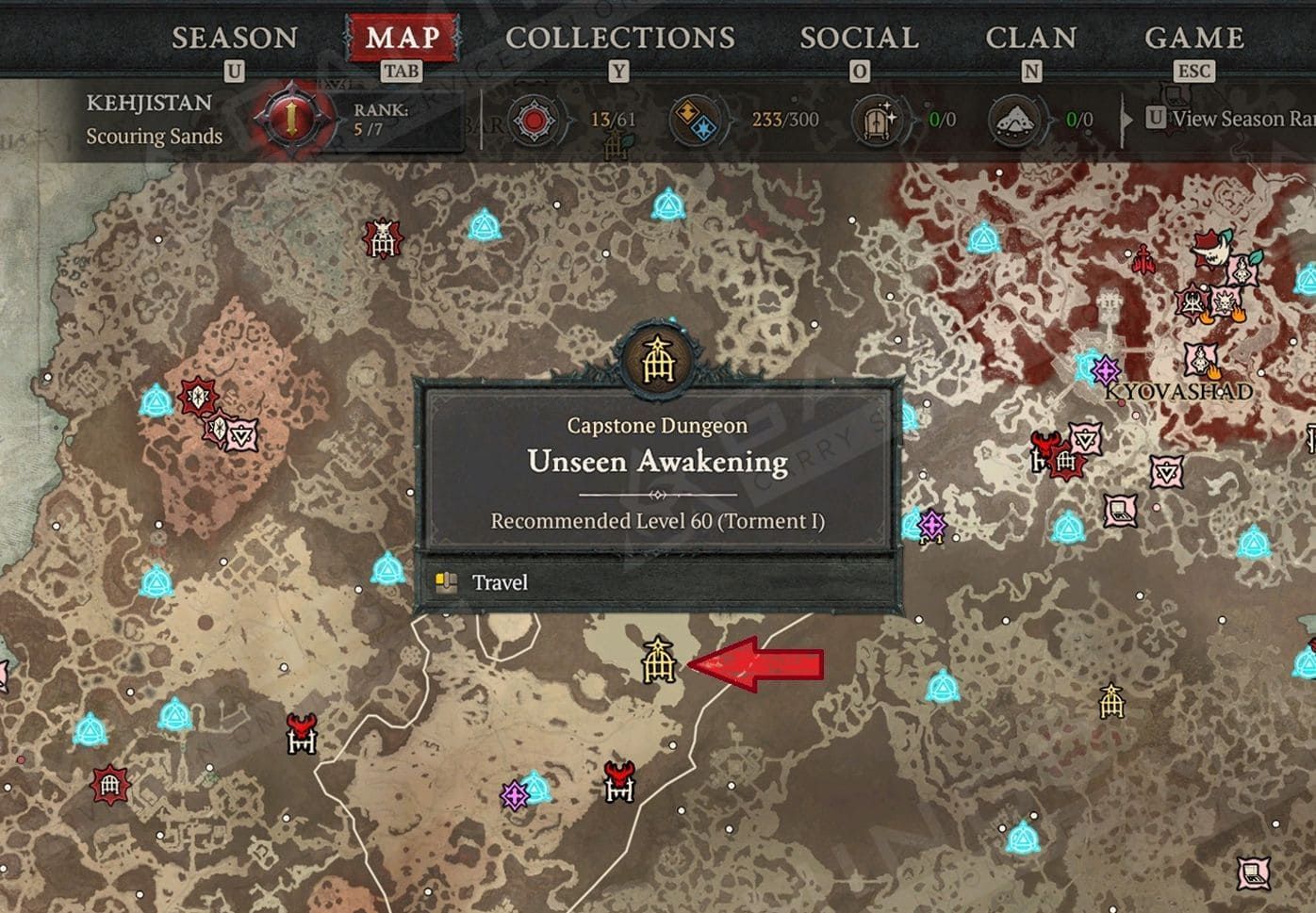Open the Collections tab
This screenshot has height=913, width=1316.
click(619, 39)
